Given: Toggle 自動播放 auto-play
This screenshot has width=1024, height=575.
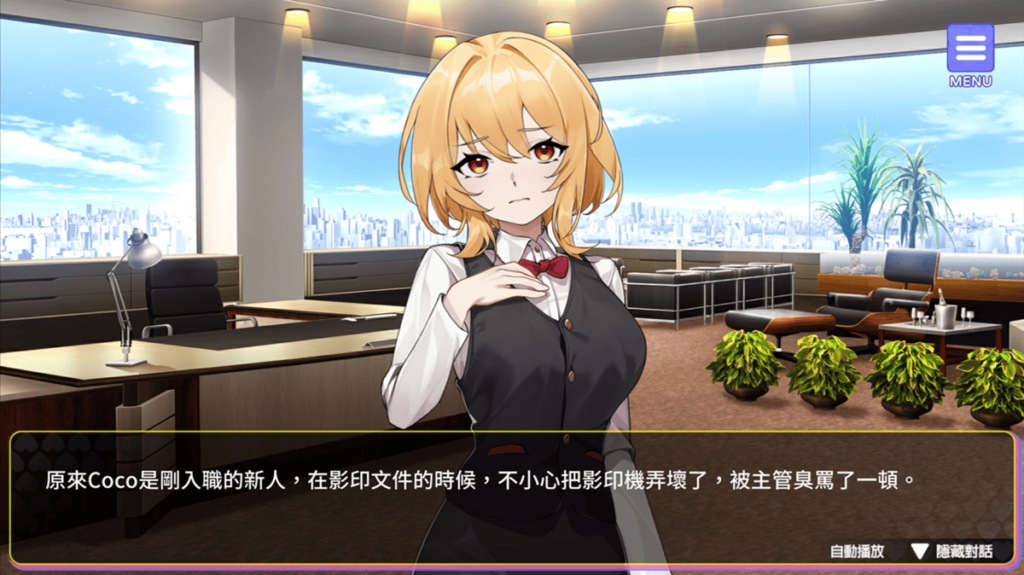Looking at the screenshot, I should (x=857, y=551).
